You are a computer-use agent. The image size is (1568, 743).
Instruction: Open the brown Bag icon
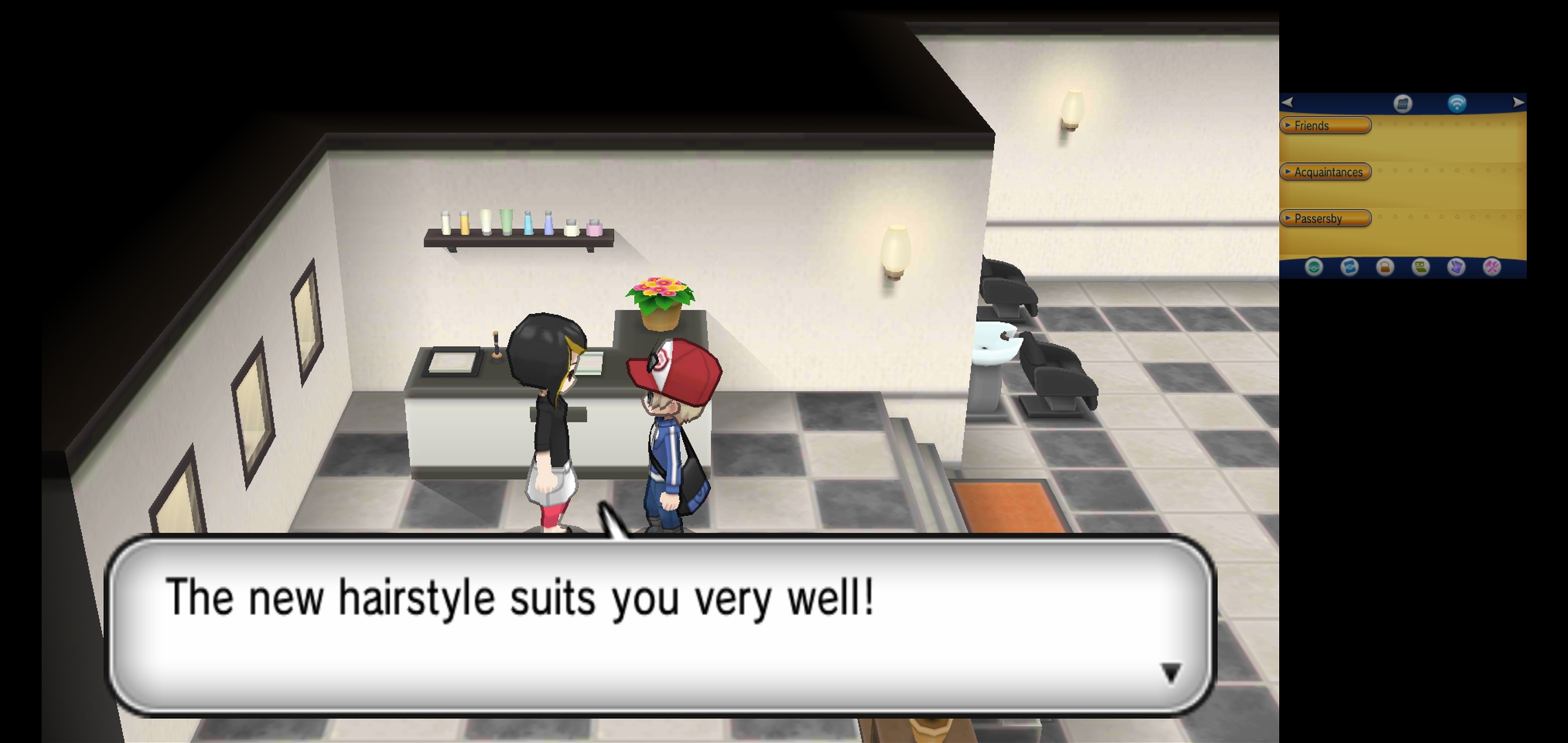point(1385,267)
